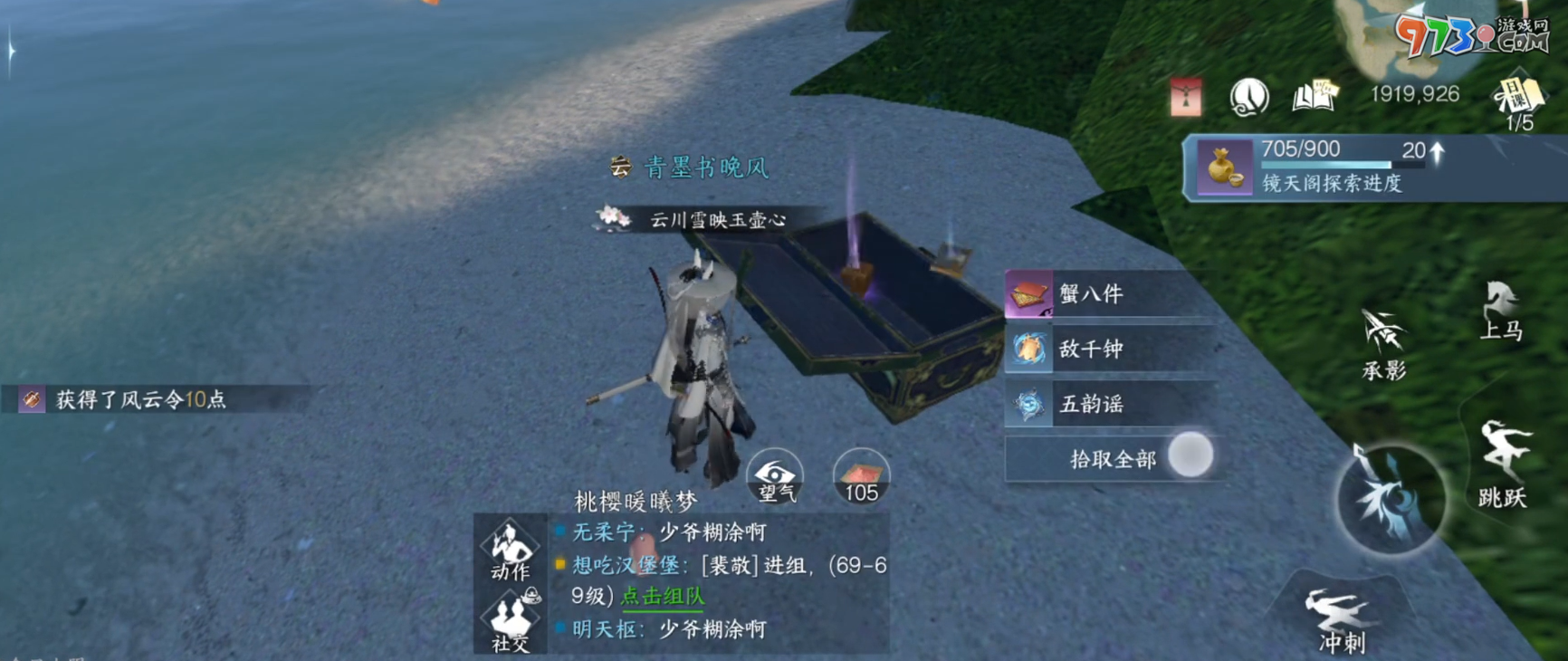Screen dimensions: 1568x661
Task: Click the 105 red item counter icon
Action: coord(861,475)
